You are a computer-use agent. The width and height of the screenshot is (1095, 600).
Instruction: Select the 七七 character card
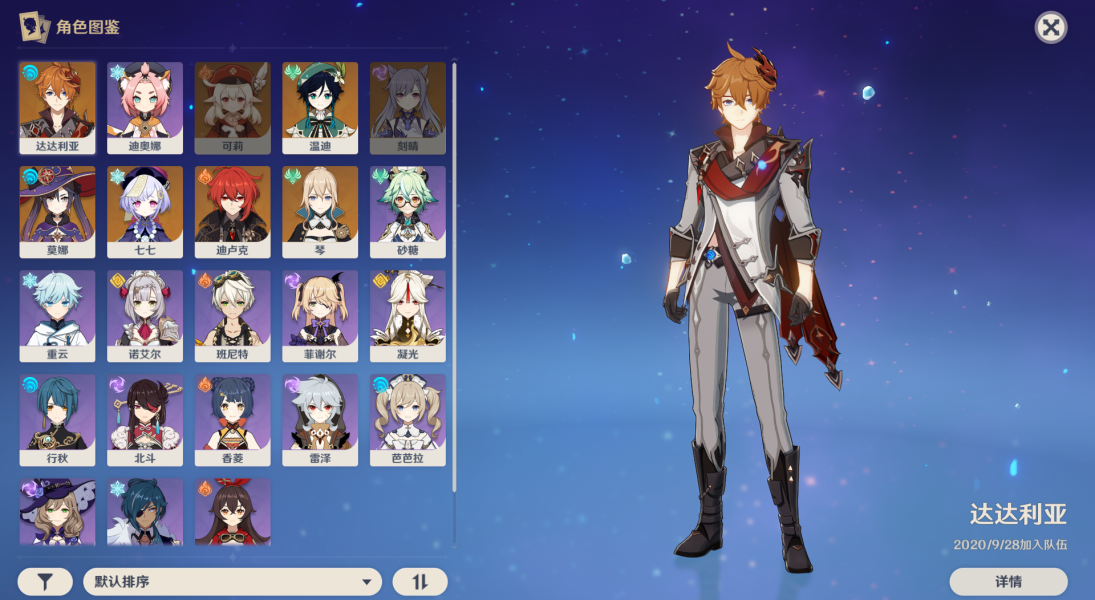pos(145,211)
